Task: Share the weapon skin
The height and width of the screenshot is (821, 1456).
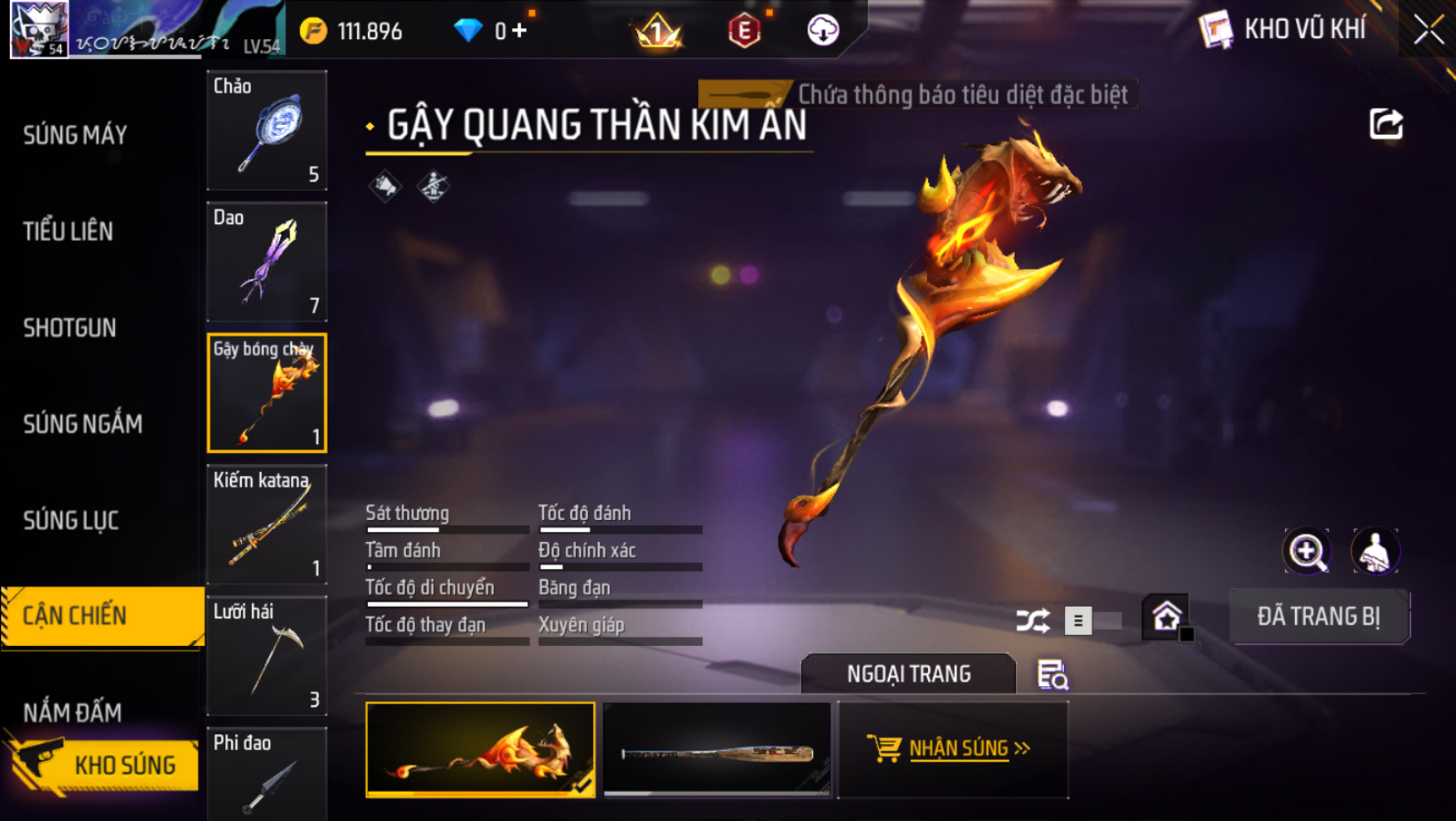Action: (x=1386, y=125)
